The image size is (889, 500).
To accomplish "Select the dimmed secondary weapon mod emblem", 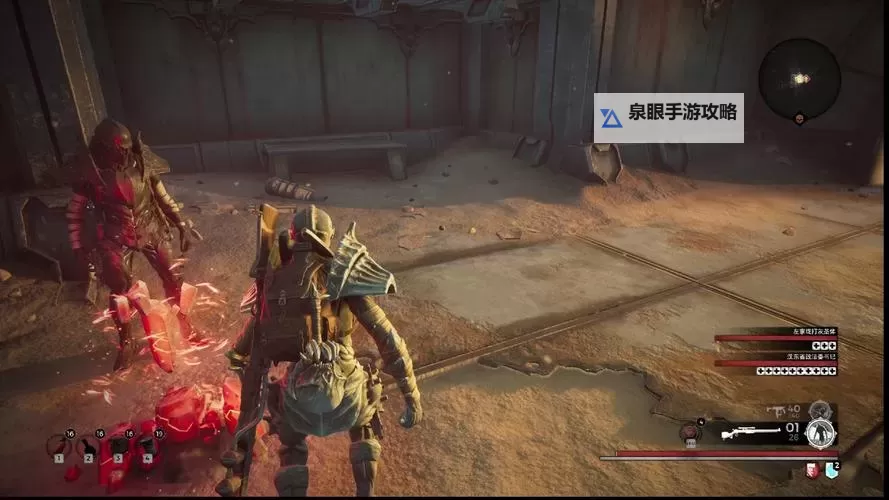I will 820,409.
